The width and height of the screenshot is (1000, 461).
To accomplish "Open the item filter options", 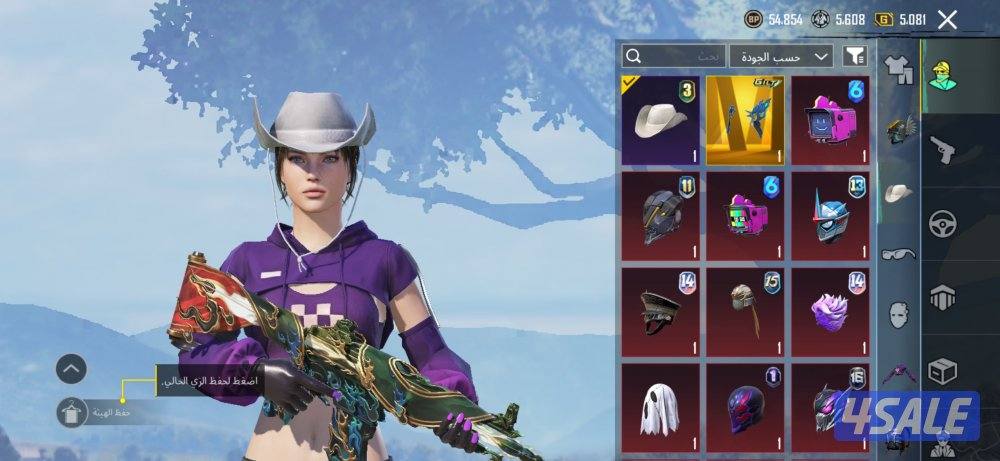I will (854, 56).
